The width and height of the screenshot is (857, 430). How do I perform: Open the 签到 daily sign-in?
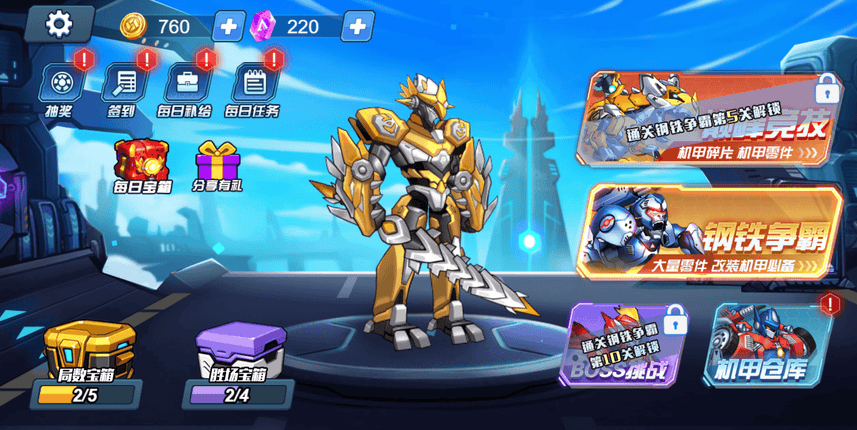click(123, 84)
